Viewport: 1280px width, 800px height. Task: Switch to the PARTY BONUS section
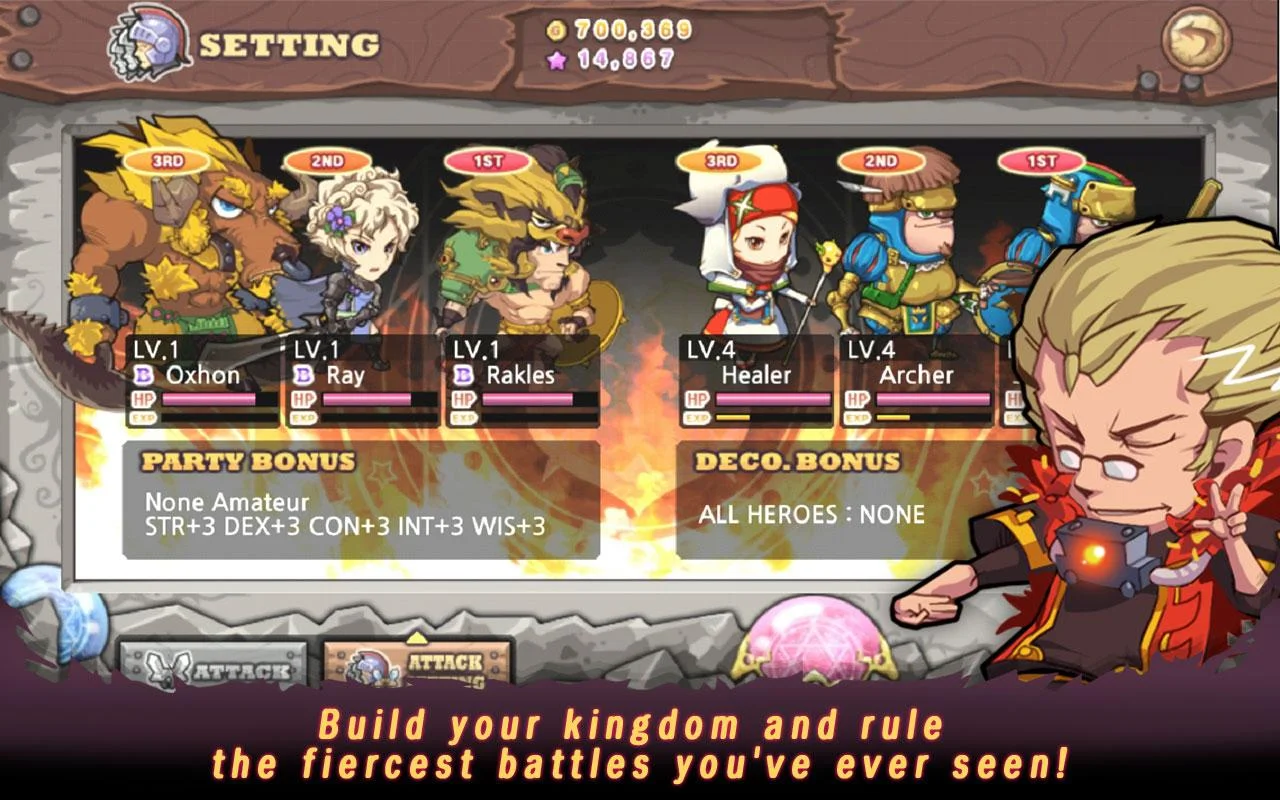pyautogui.click(x=247, y=461)
